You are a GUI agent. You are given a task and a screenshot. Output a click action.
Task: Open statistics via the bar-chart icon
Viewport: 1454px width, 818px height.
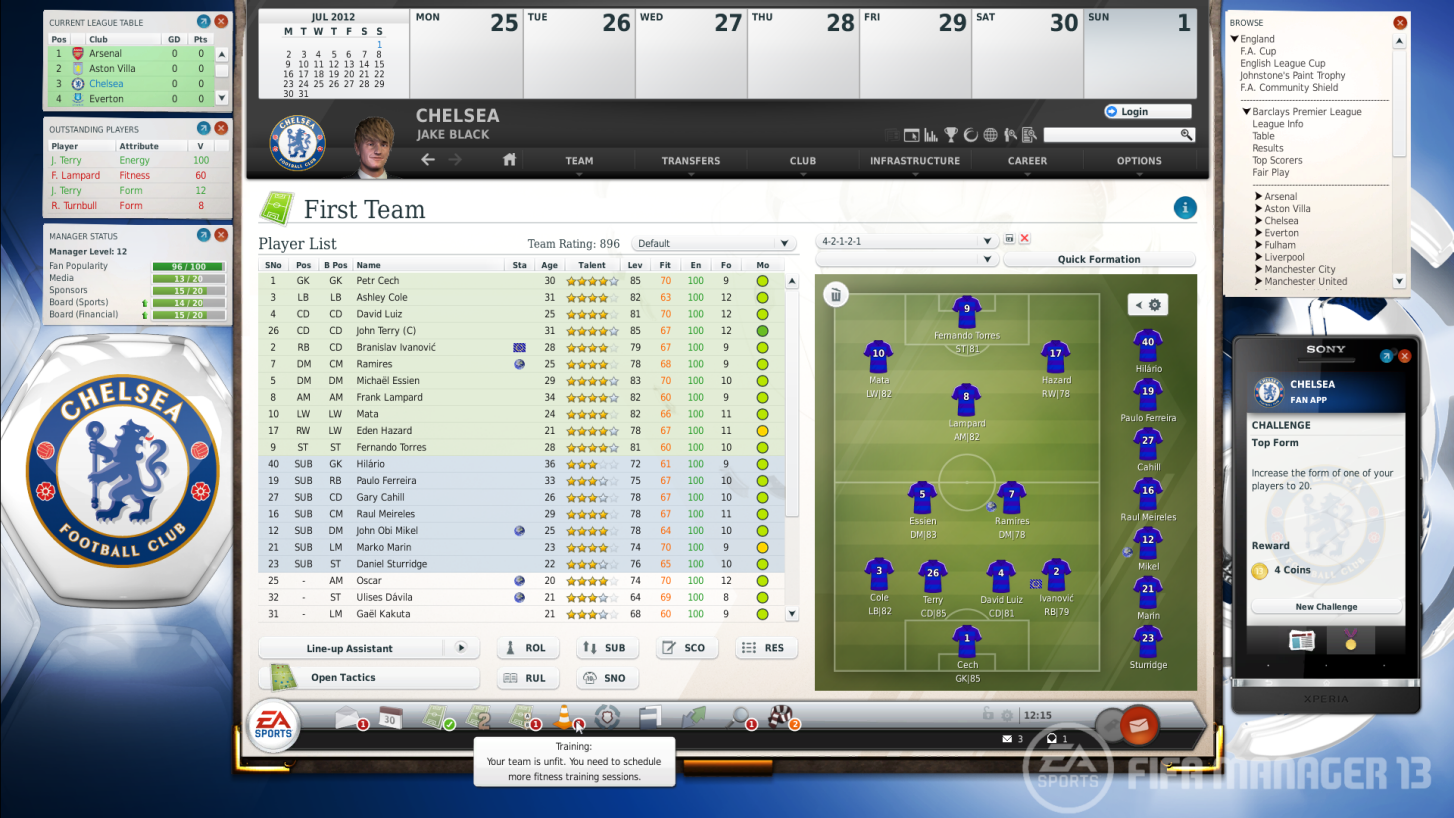click(930, 134)
